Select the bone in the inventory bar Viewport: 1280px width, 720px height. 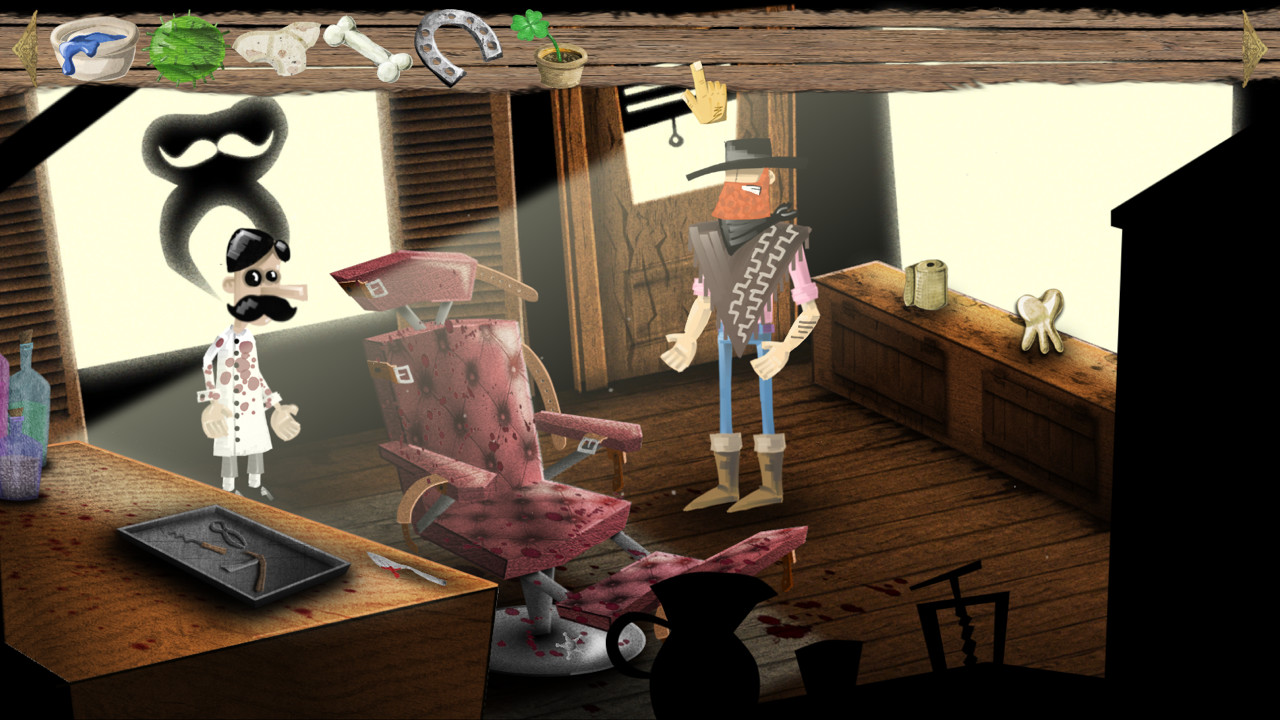point(370,50)
